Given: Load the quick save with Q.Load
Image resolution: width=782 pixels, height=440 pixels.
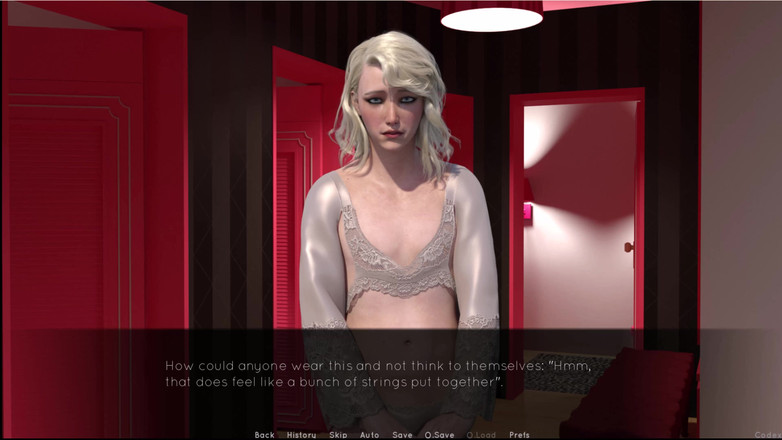Looking at the screenshot, I should pyautogui.click(x=482, y=435).
